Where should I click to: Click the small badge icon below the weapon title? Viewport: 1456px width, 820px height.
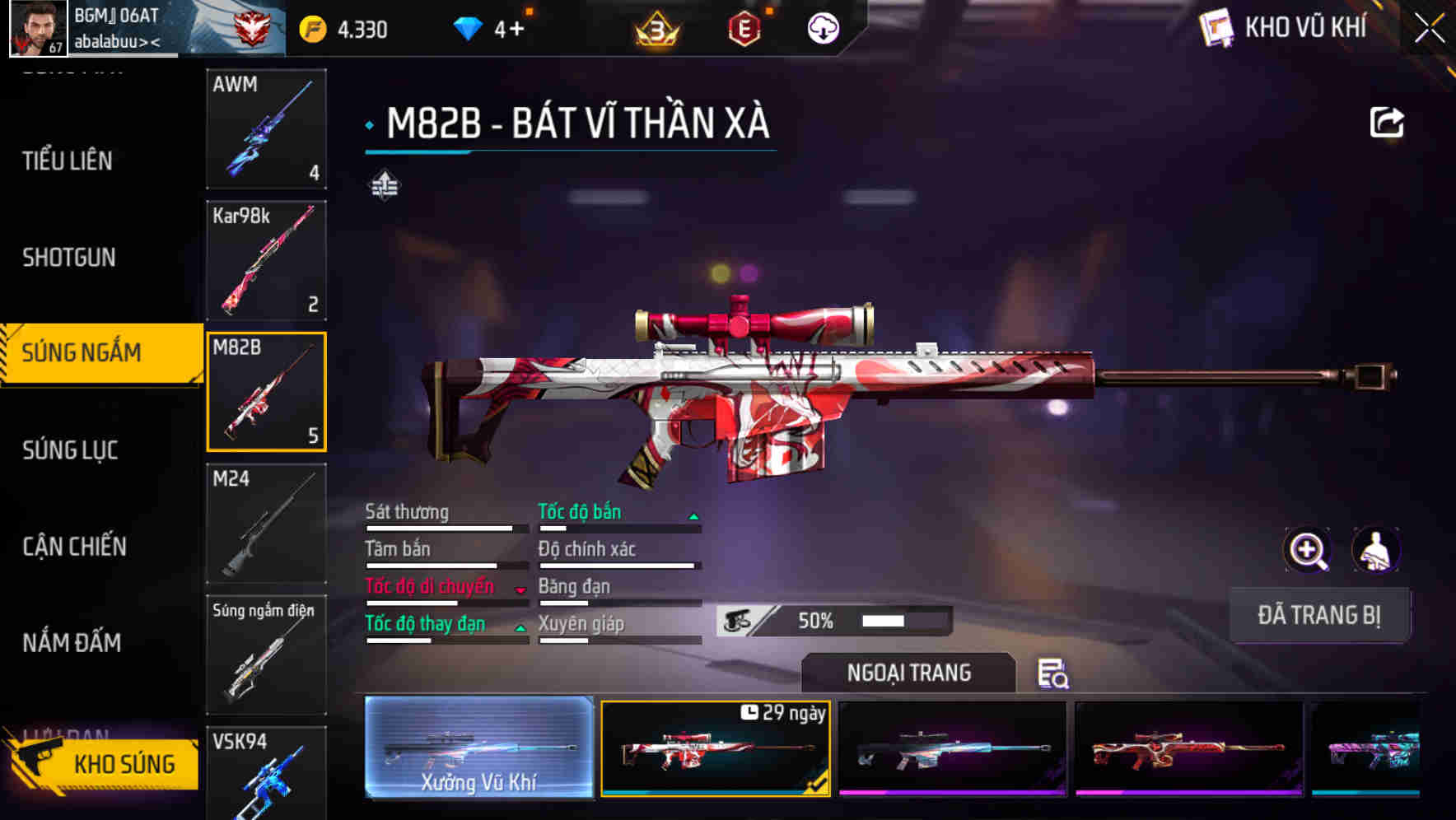[x=384, y=186]
